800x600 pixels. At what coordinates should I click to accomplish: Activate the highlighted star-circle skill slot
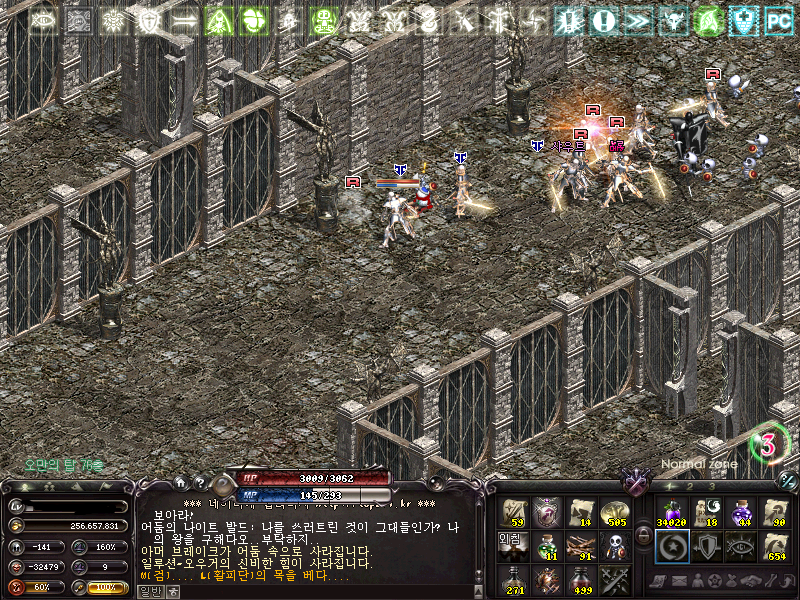(670, 547)
